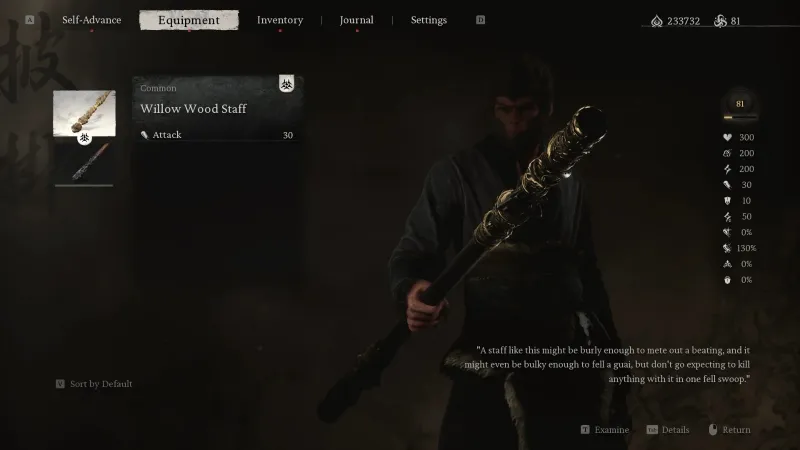Examine the selected staff
This screenshot has height=450, width=800.
(605, 430)
